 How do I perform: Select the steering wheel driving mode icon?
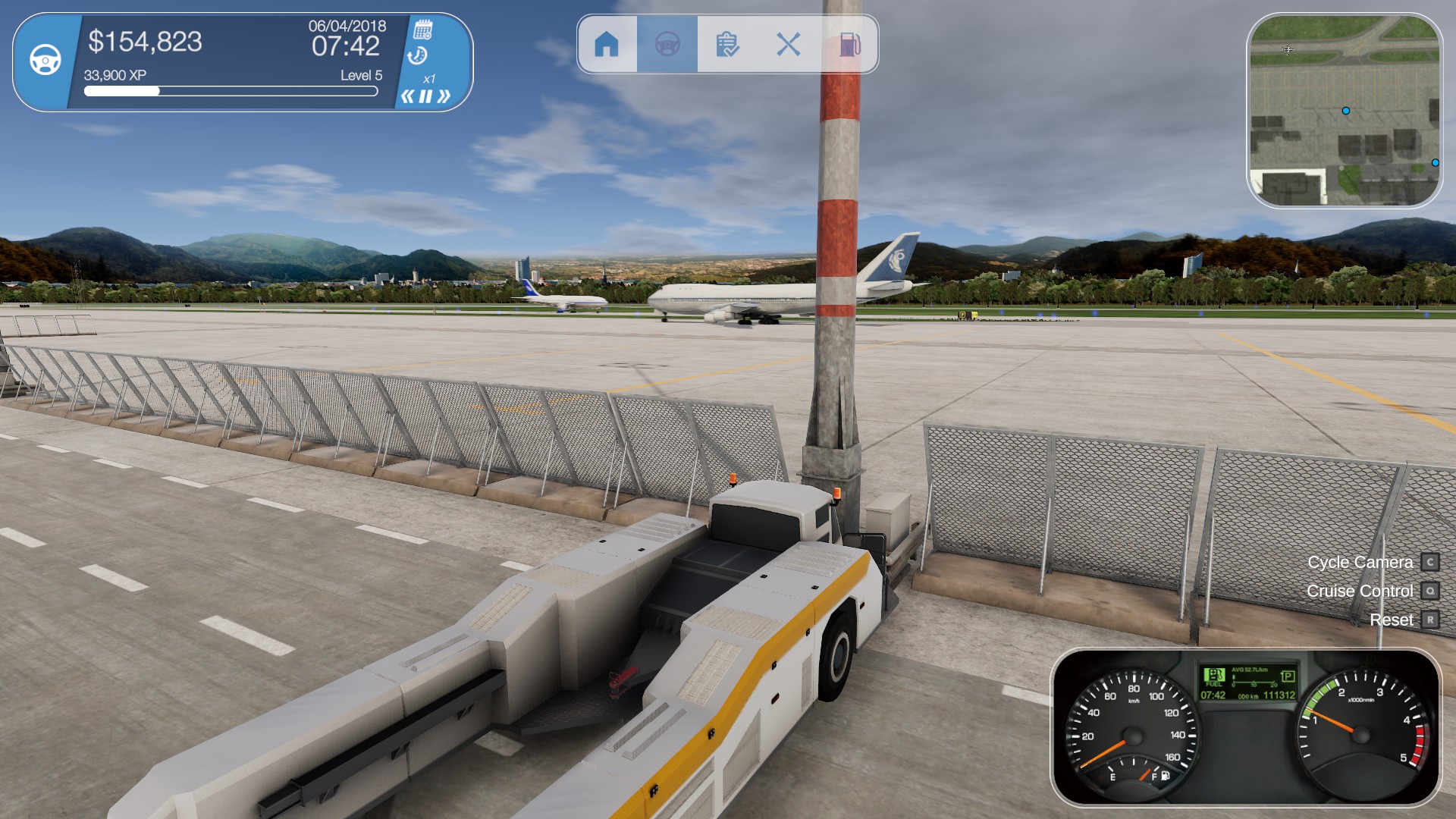pos(667,45)
